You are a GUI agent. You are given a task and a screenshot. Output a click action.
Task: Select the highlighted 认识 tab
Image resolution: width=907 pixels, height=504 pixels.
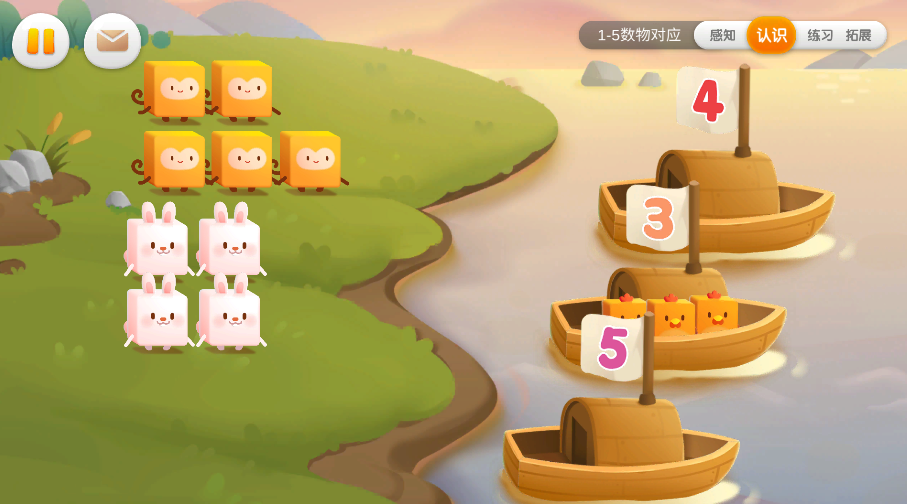pyautogui.click(x=771, y=35)
